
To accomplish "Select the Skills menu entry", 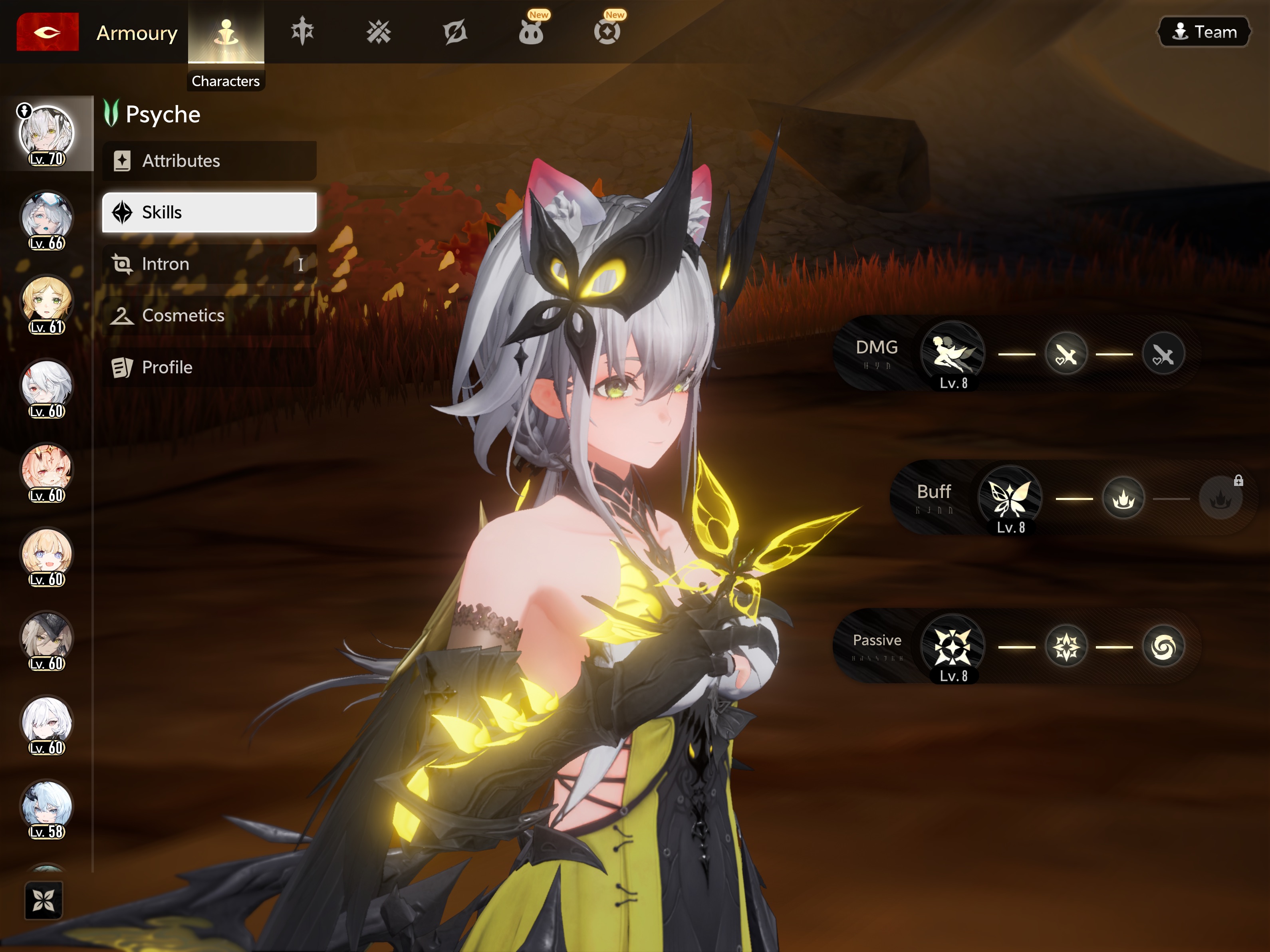I will [210, 212].
